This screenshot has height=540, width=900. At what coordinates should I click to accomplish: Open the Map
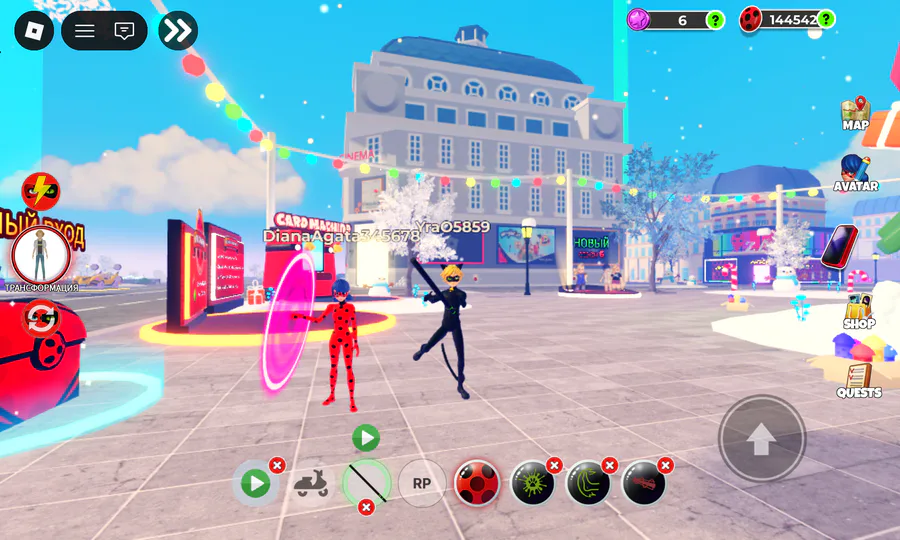[x=855, y=114]
